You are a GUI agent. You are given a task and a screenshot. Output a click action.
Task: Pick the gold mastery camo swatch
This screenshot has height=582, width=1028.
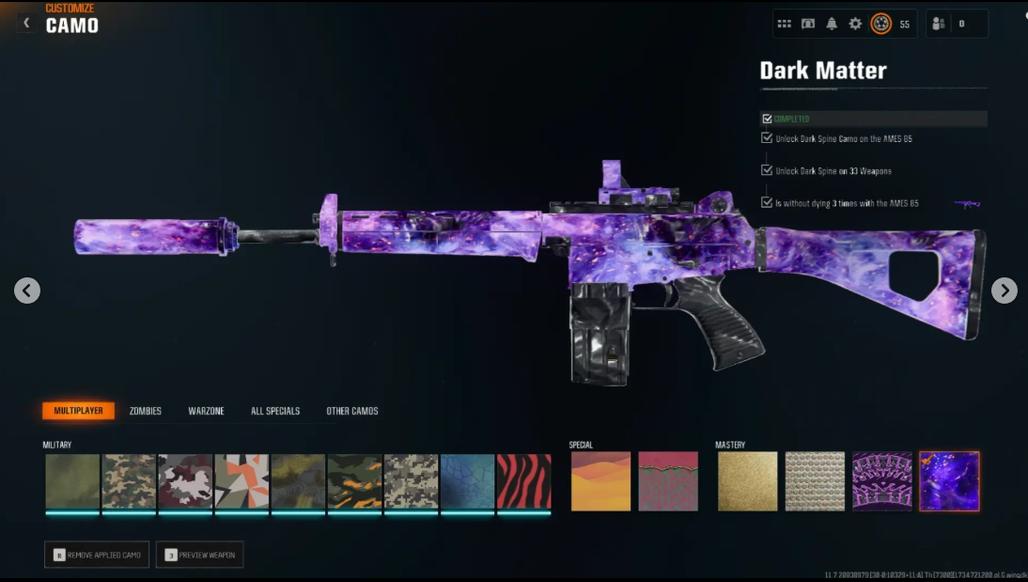click(x=747, y=481)
